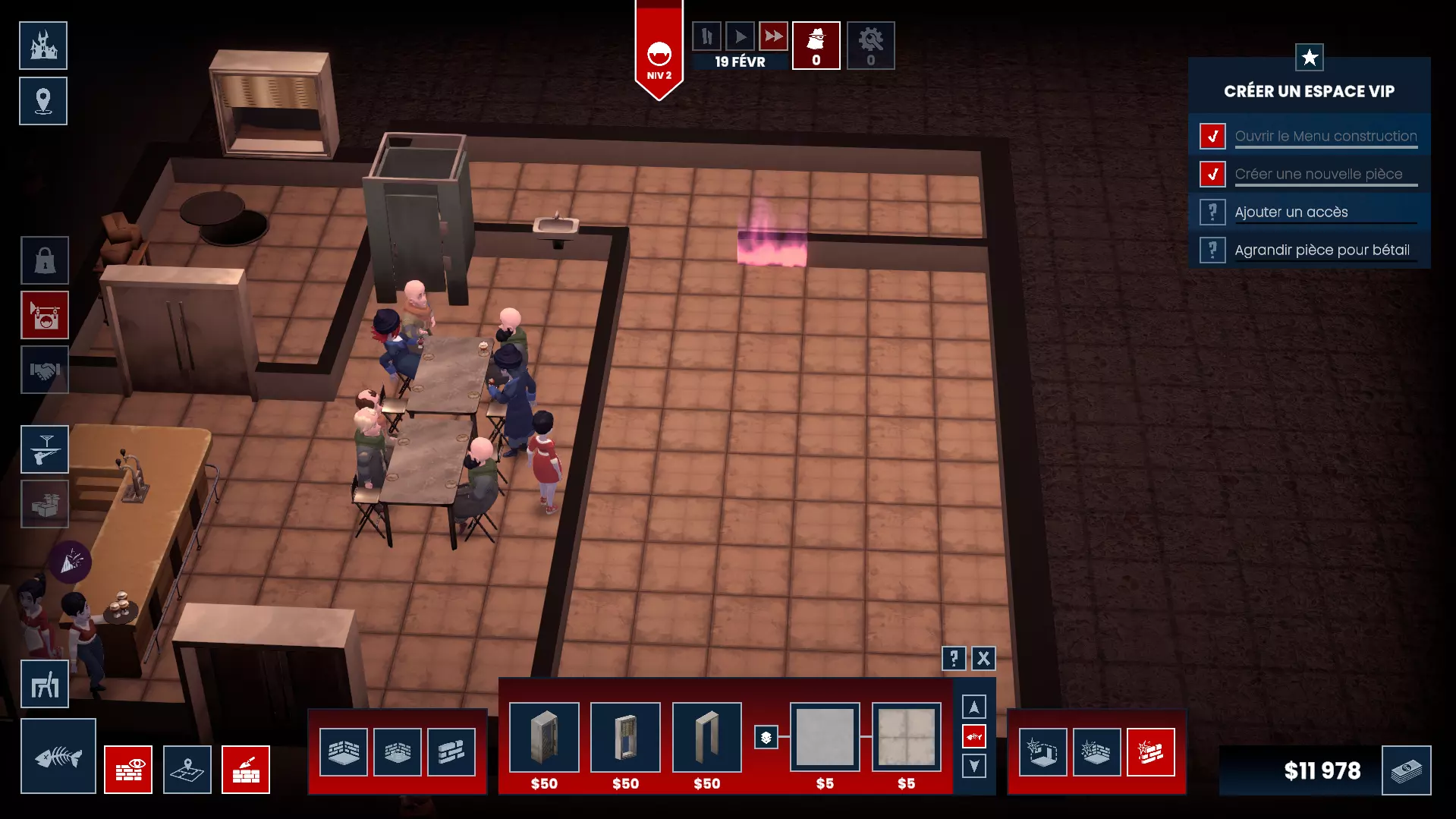Click the large fish skeleton button
The width and height of the screenshot is (1456, 819).
click(x=58, y=756)
